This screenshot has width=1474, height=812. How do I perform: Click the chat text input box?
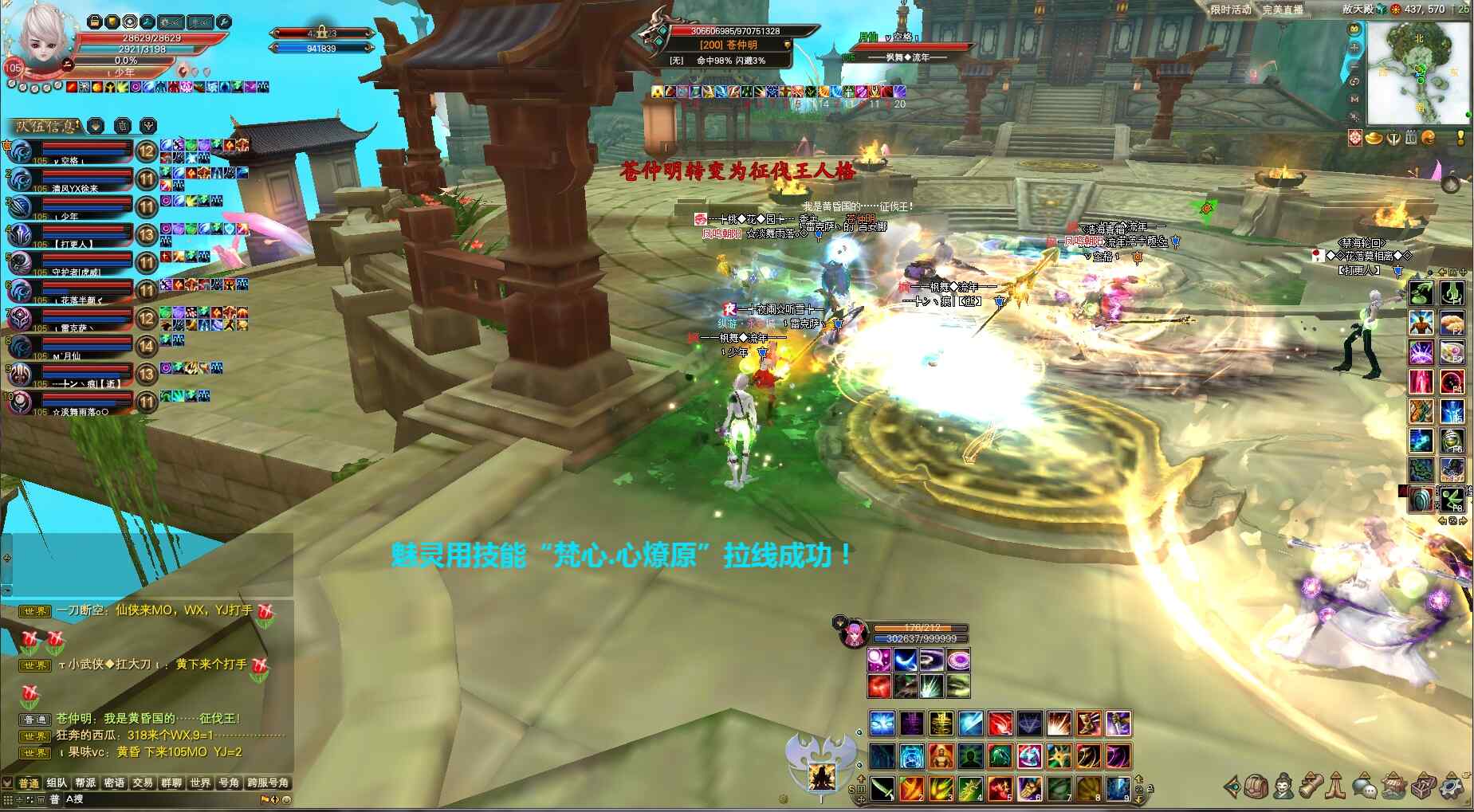pos(159,799)
